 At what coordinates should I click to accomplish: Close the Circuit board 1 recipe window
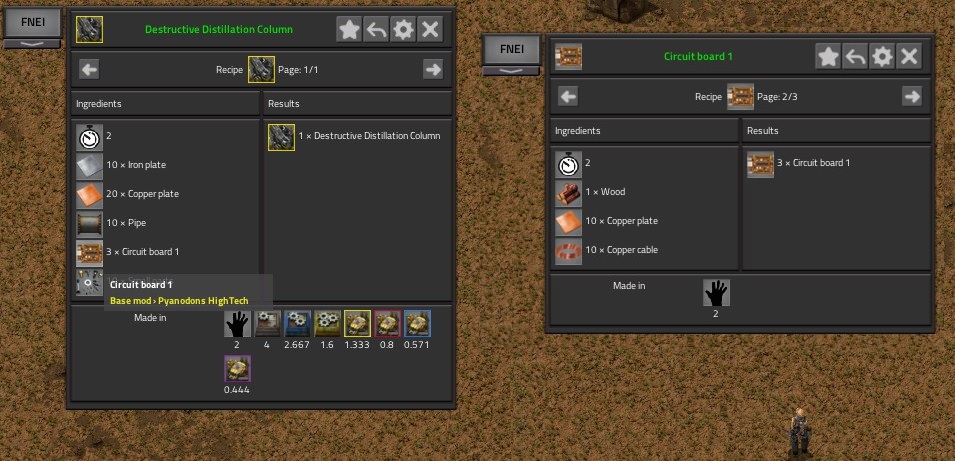point(909,56)
